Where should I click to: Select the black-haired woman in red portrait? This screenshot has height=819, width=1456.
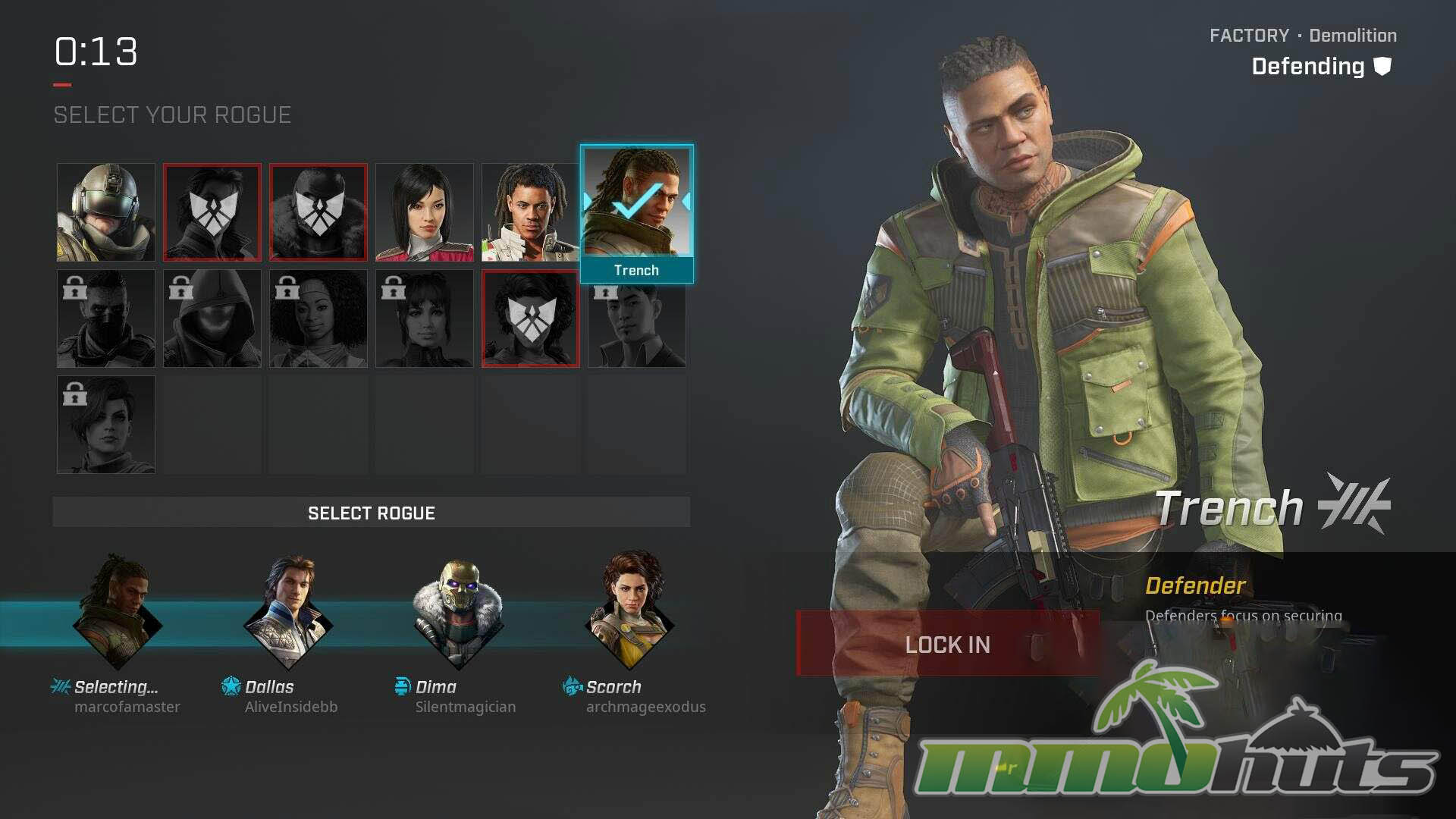pyautogui.click(x=424, y=212)
